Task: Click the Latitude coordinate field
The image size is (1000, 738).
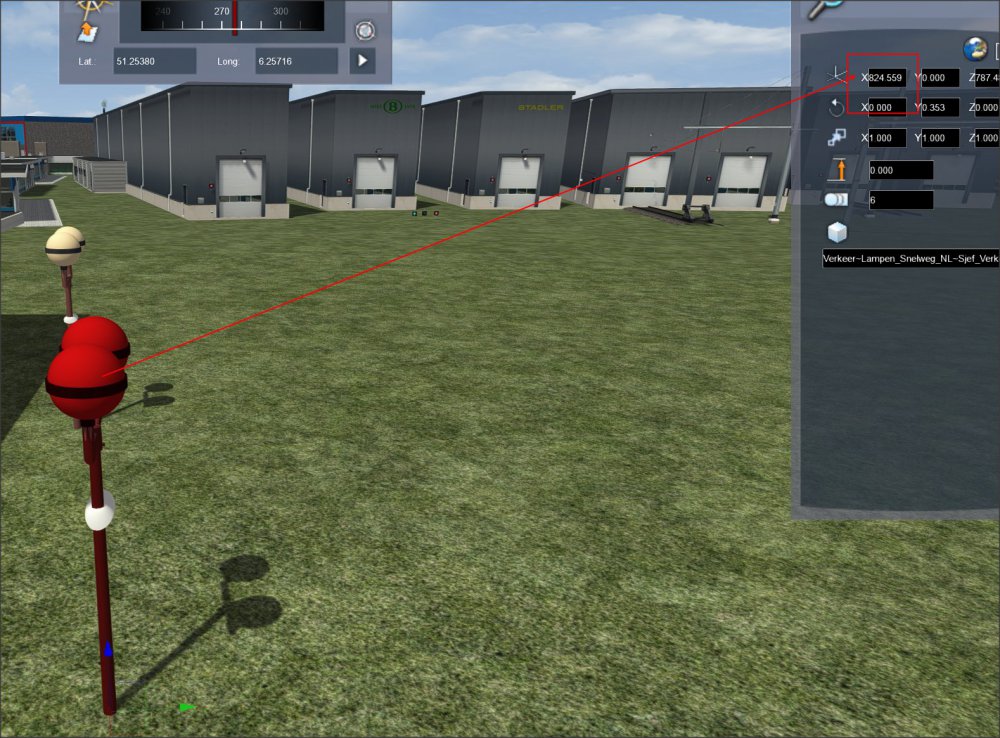Action: 154,61
